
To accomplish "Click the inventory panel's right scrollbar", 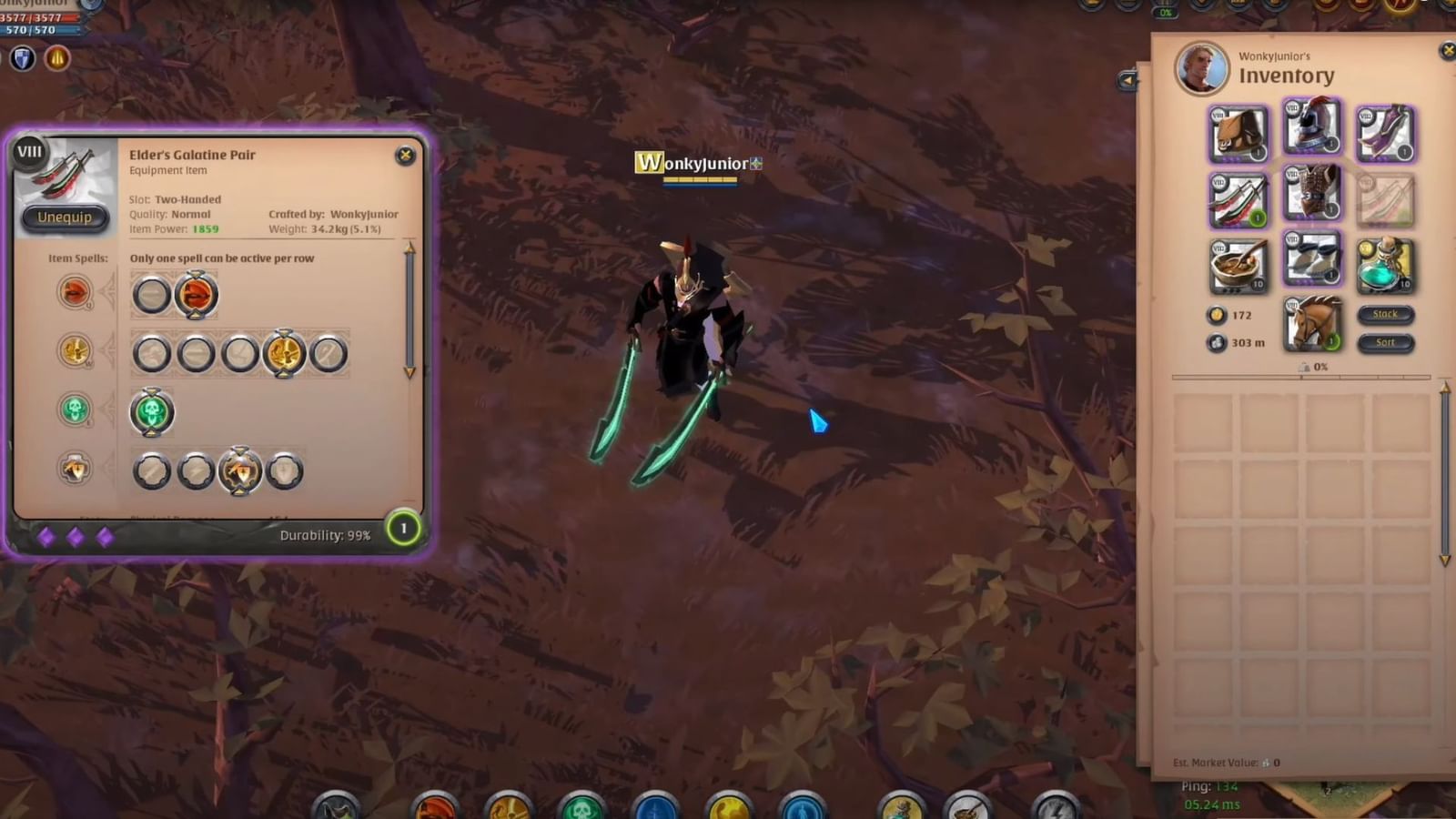I will (1445, 473).
